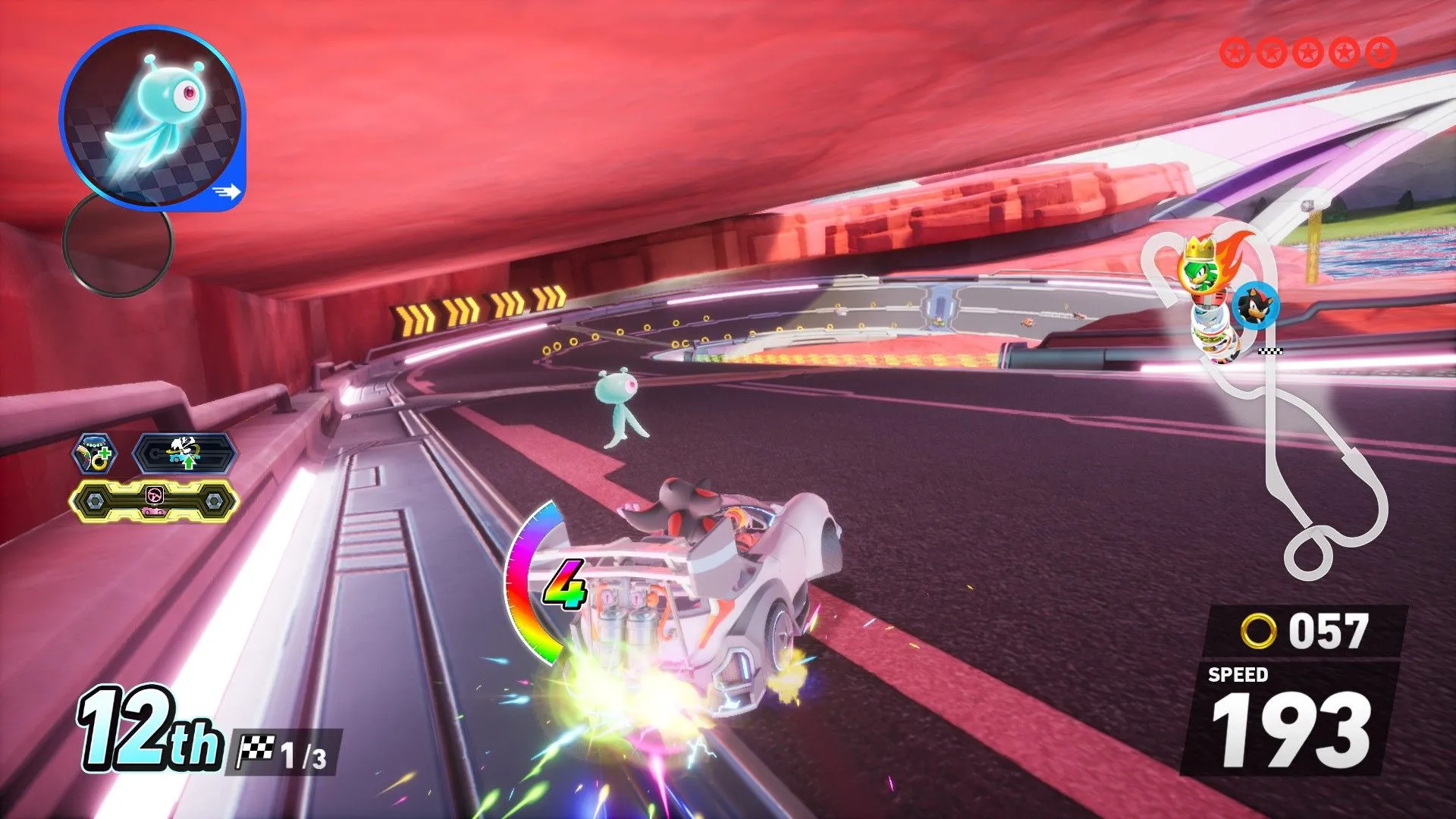The height and width of the screenshot is (819, 1456).
Task: Select the empty second item slot
Action: click(118, 243)
